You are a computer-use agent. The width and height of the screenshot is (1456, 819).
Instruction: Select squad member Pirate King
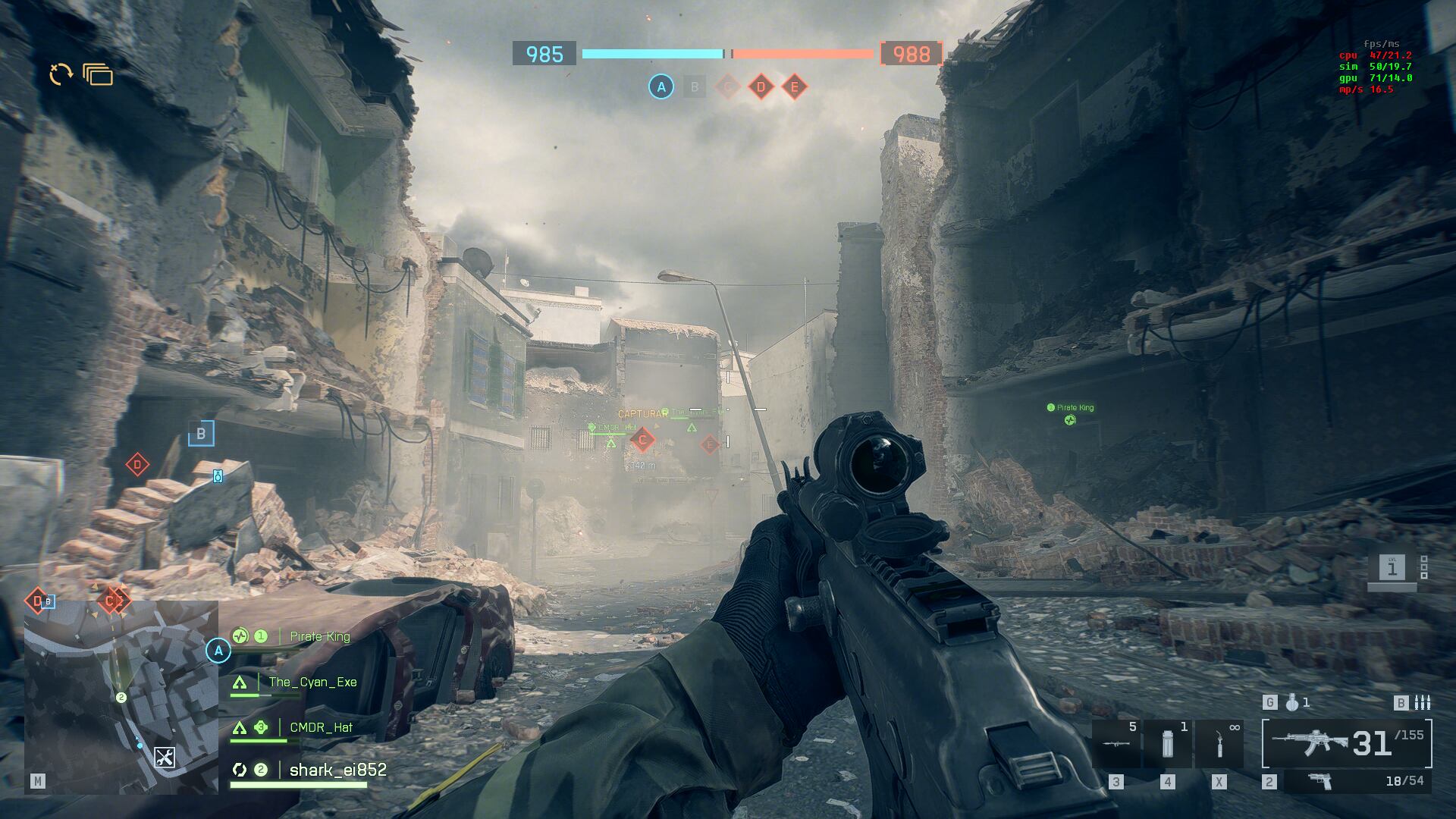(x=319, y=636)
